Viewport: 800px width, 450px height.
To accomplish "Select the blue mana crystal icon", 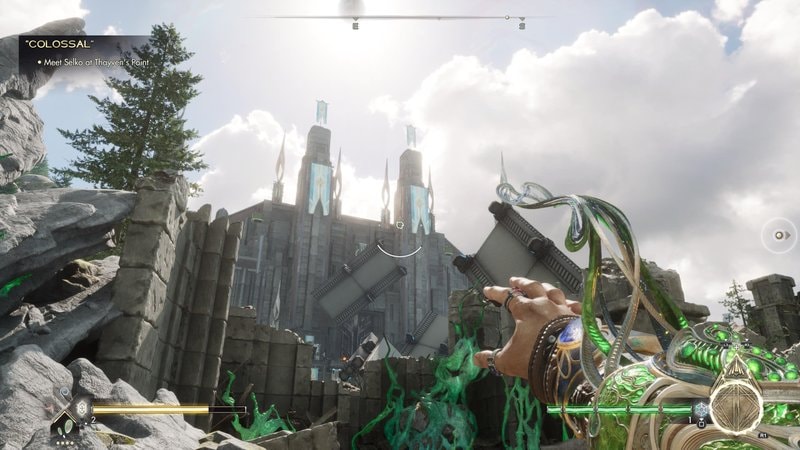I will [x=703, y=410].
